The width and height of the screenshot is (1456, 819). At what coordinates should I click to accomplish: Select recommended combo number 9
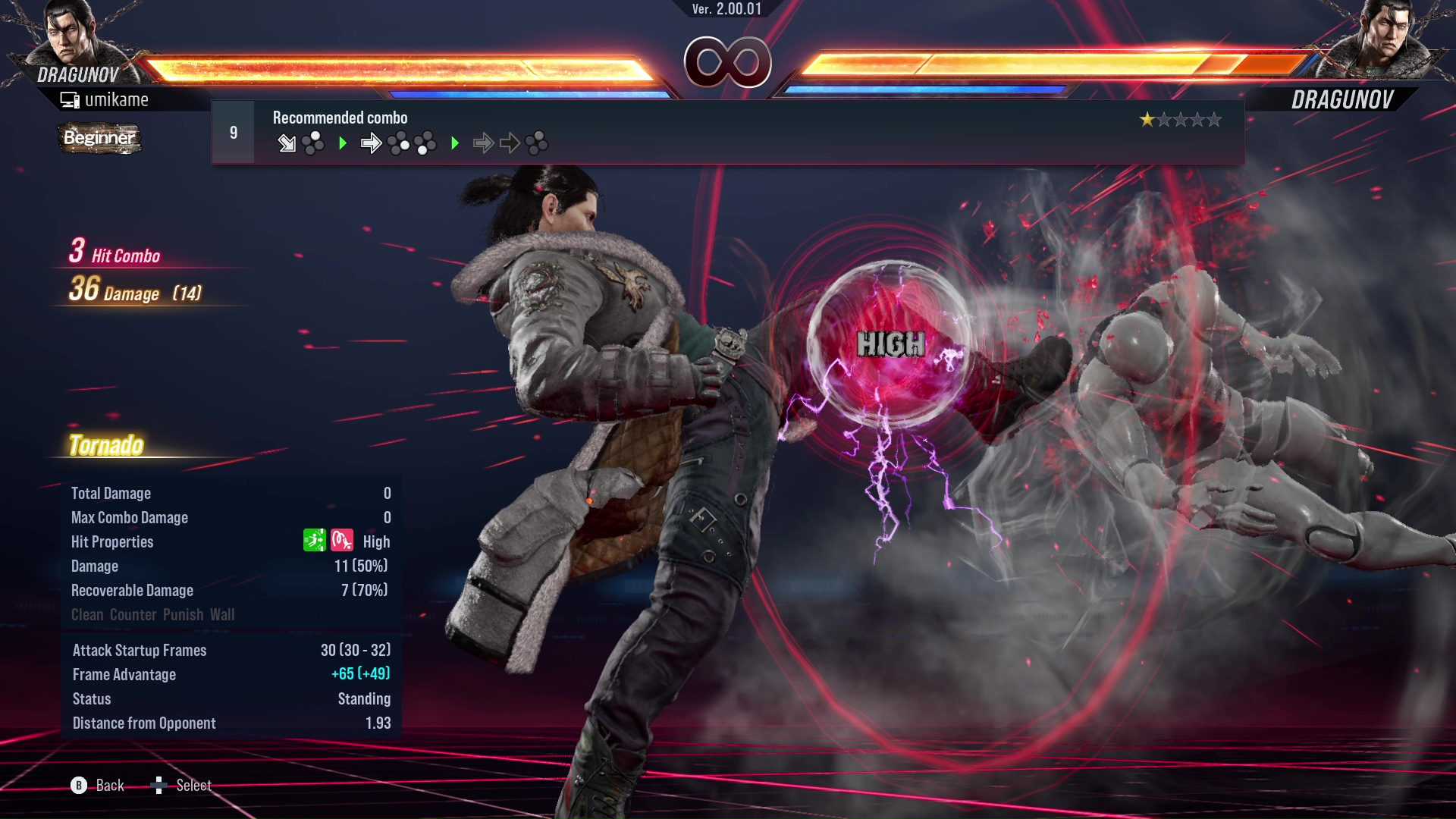tap(234, 133)
